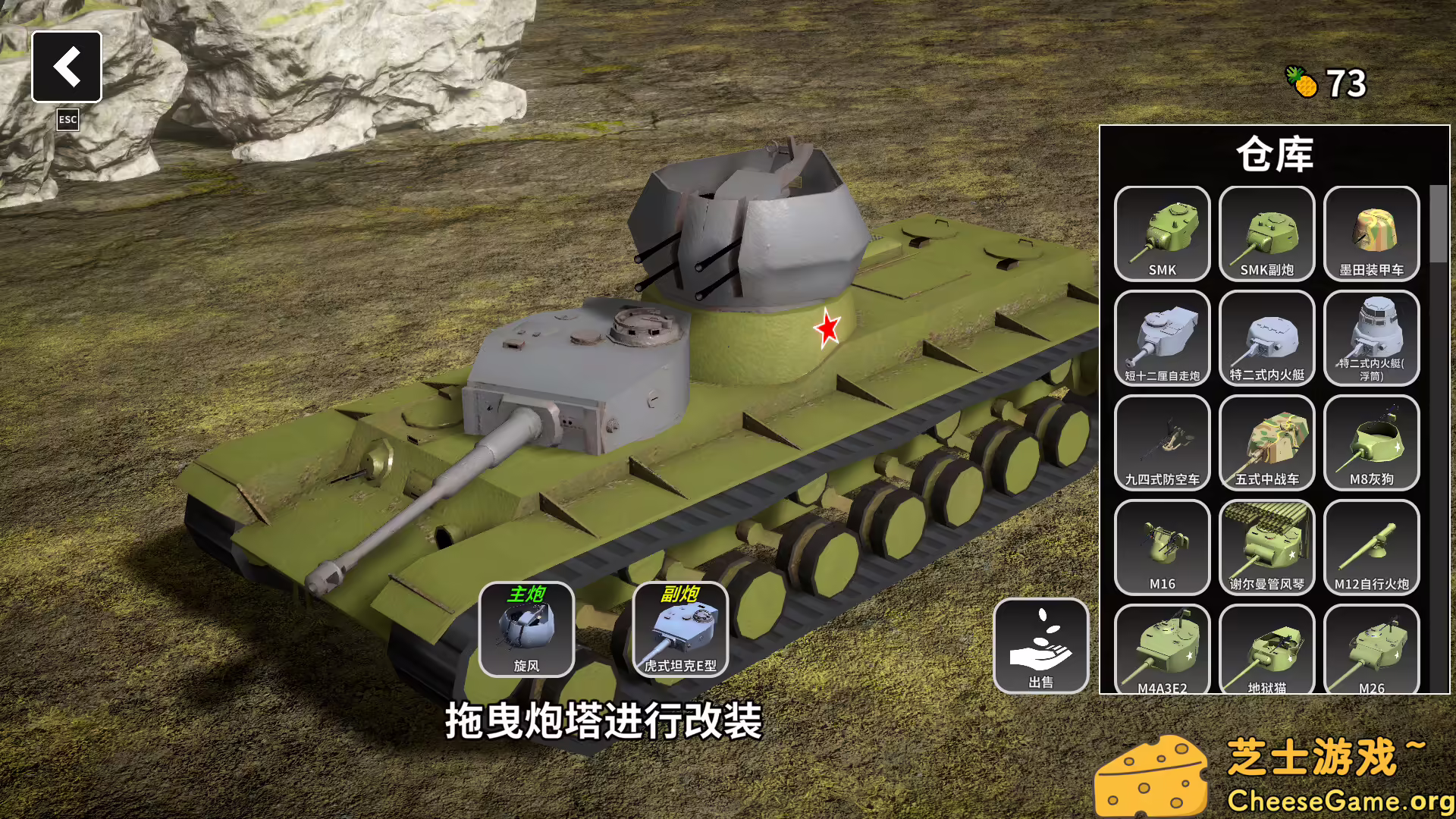Open the 出售 sell option
This screenshot has height=819, width=1456.
coord(1043,645)
